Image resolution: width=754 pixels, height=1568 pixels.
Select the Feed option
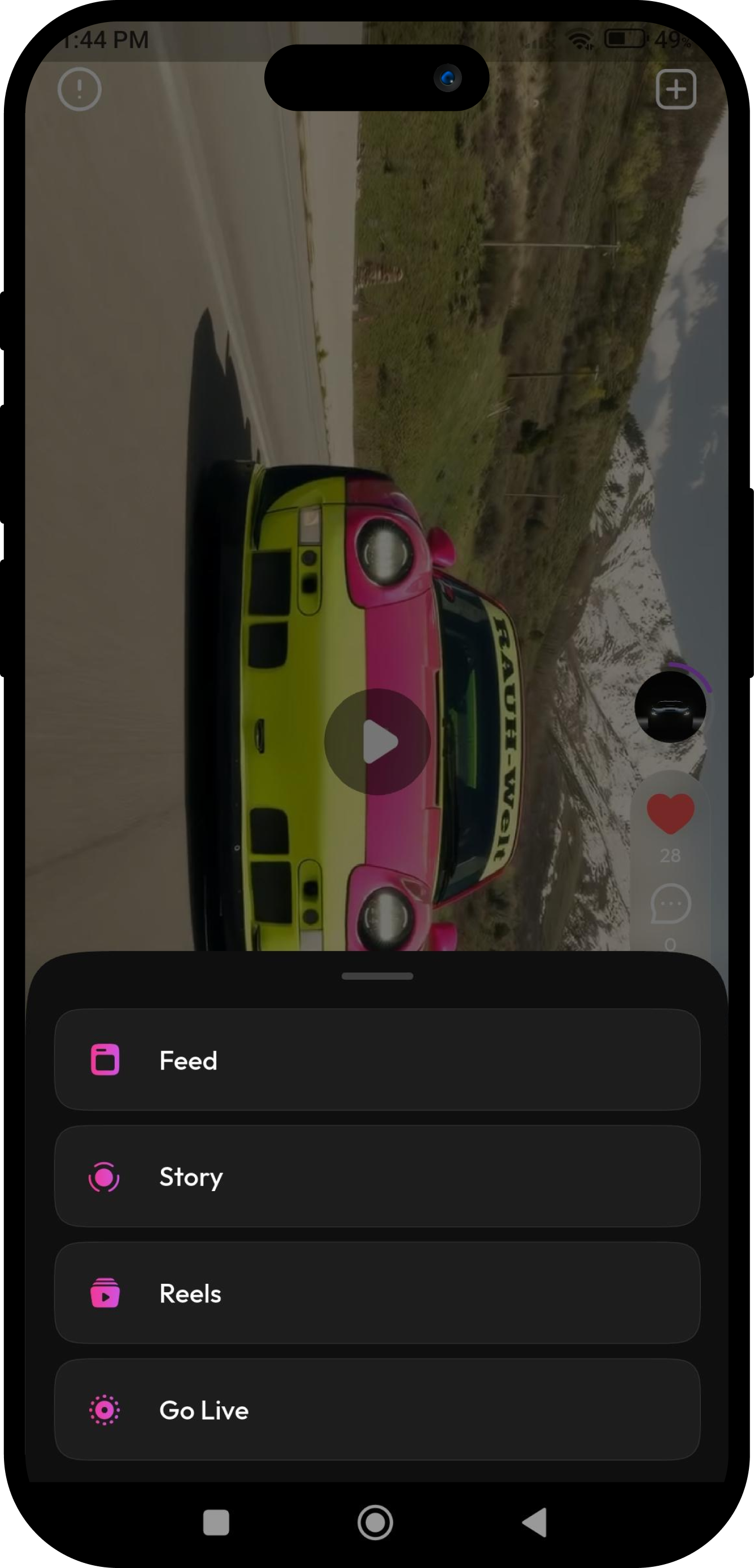377,1059
